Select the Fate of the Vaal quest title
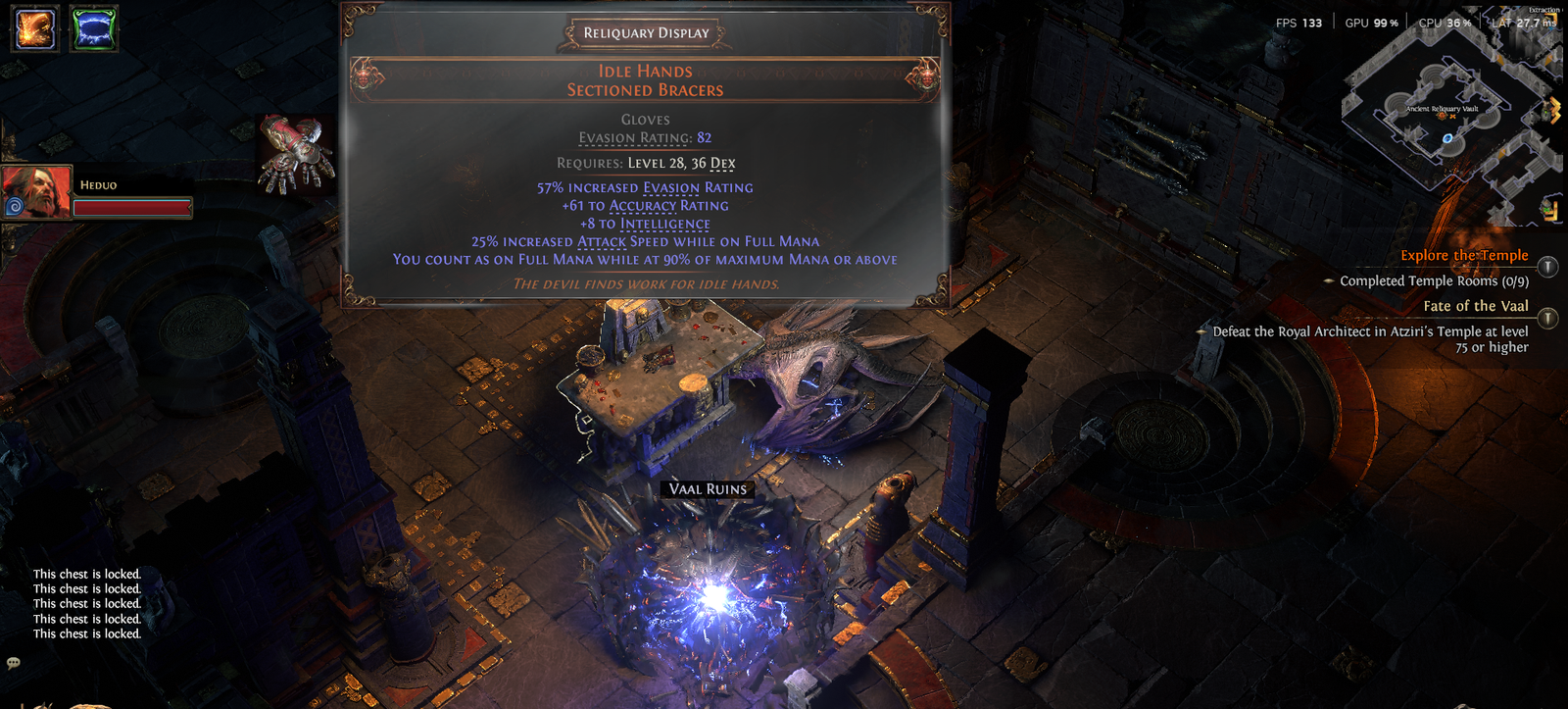 pos(1475,306)
